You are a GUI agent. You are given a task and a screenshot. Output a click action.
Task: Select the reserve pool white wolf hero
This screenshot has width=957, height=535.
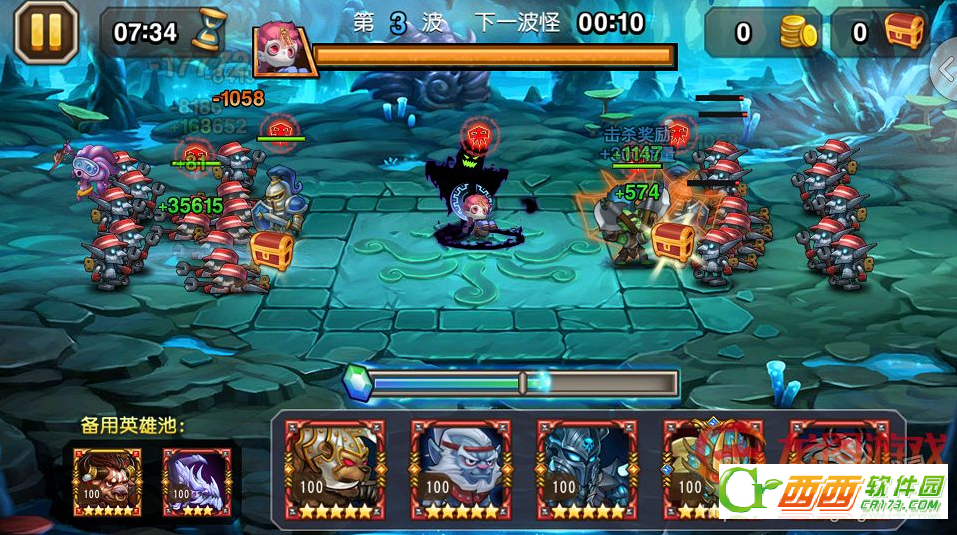point(196,481)
